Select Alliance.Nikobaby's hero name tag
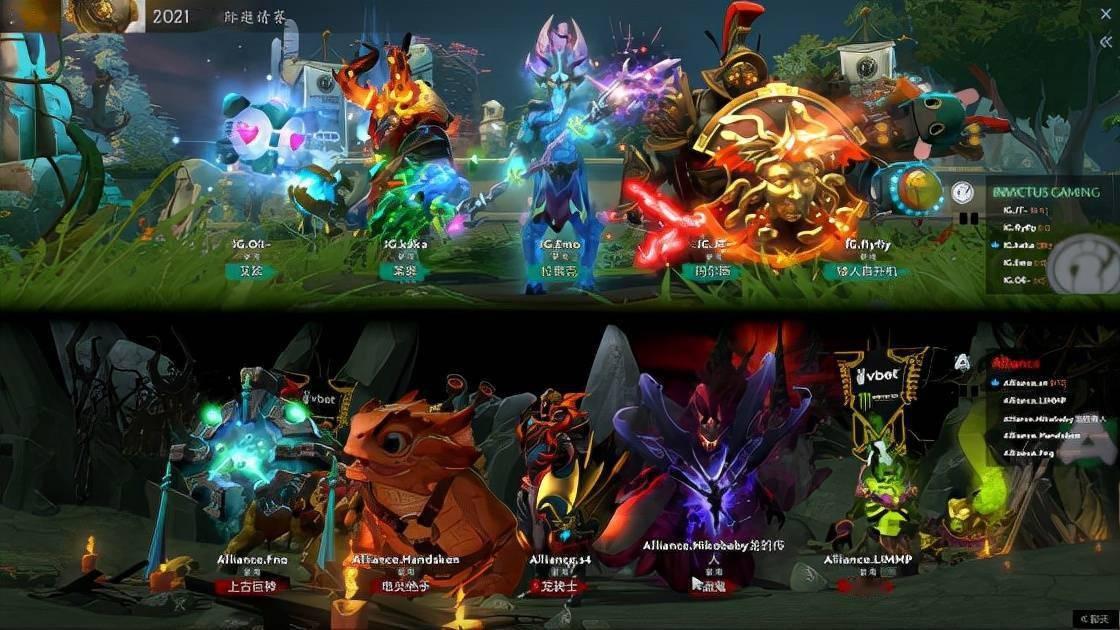 coord(711,585)
